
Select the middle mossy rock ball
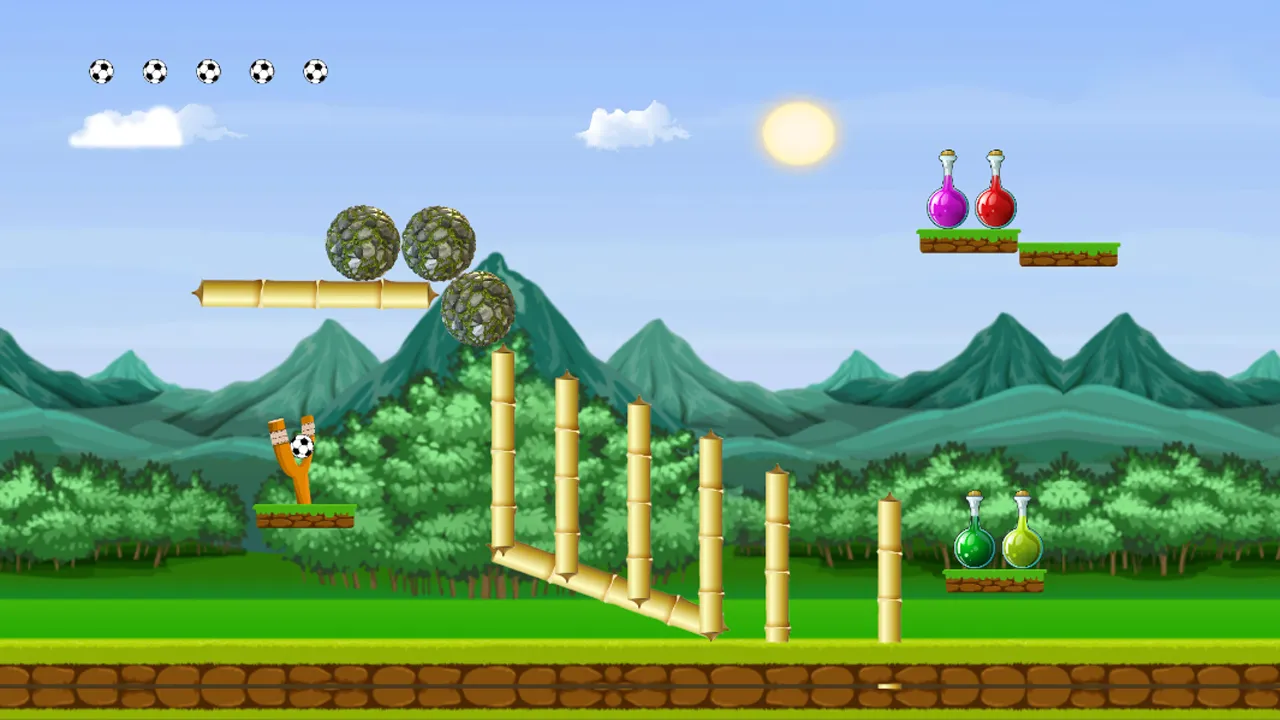[x=438, y=240]
